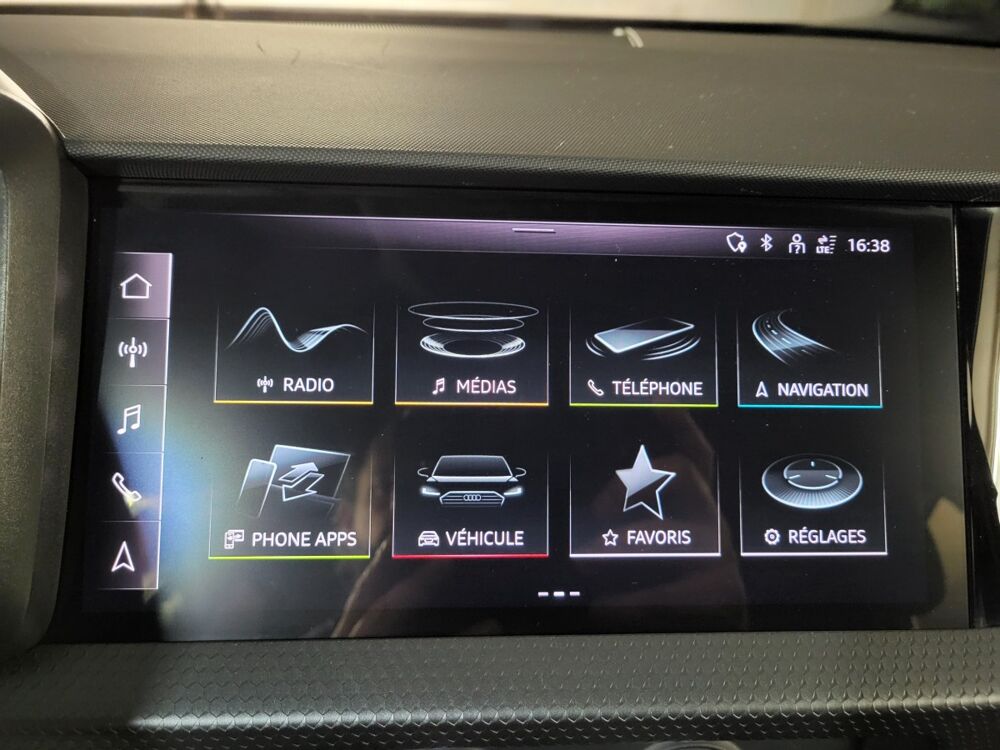Viewport: 1000px width, 750px height.
Task: Open the phone handset sidebar shortcut
Action: tap(127, 487)
